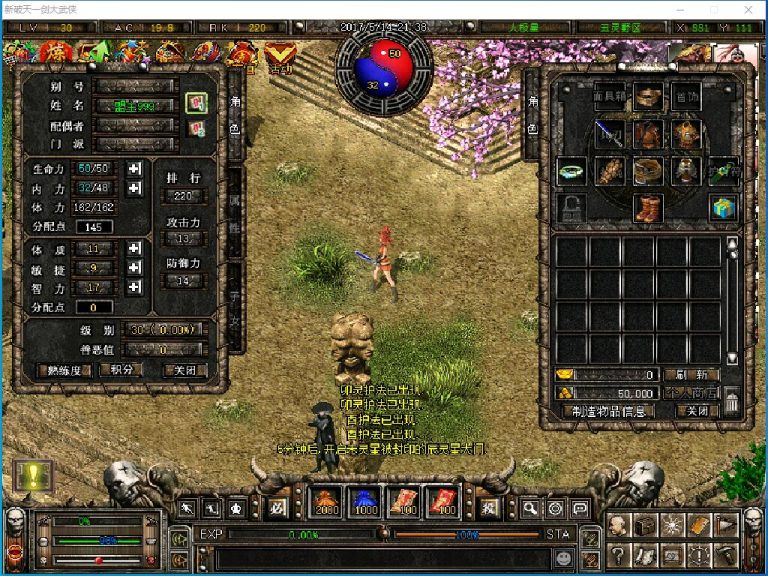Click the inventory trash can icon

(732, 402)
